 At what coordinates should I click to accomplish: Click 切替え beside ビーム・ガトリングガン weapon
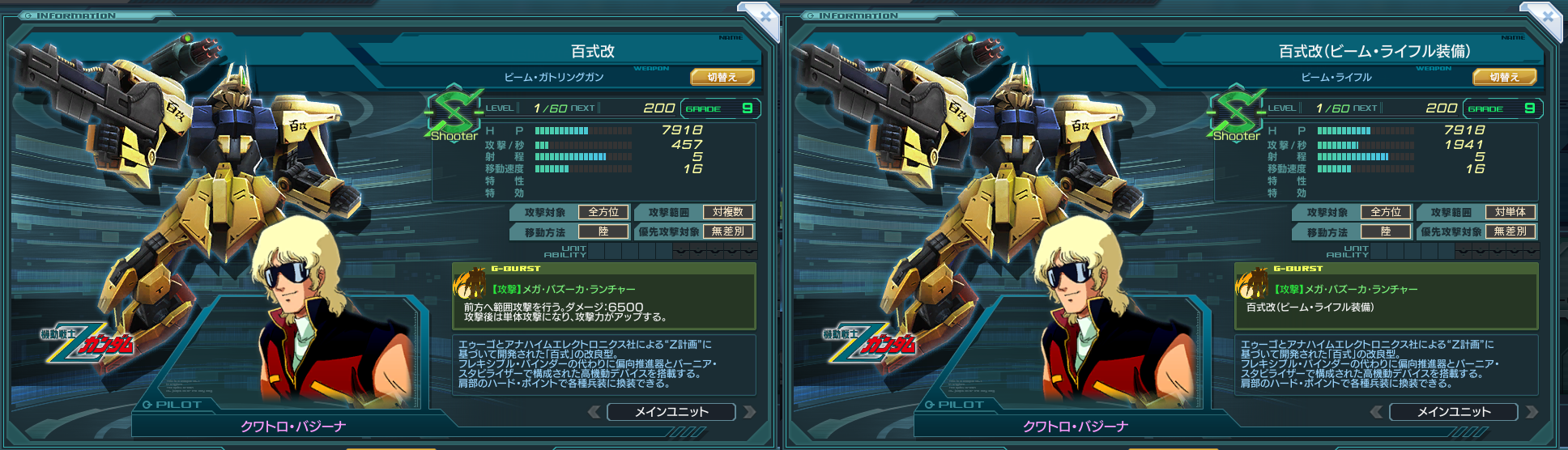pos(722,77)
